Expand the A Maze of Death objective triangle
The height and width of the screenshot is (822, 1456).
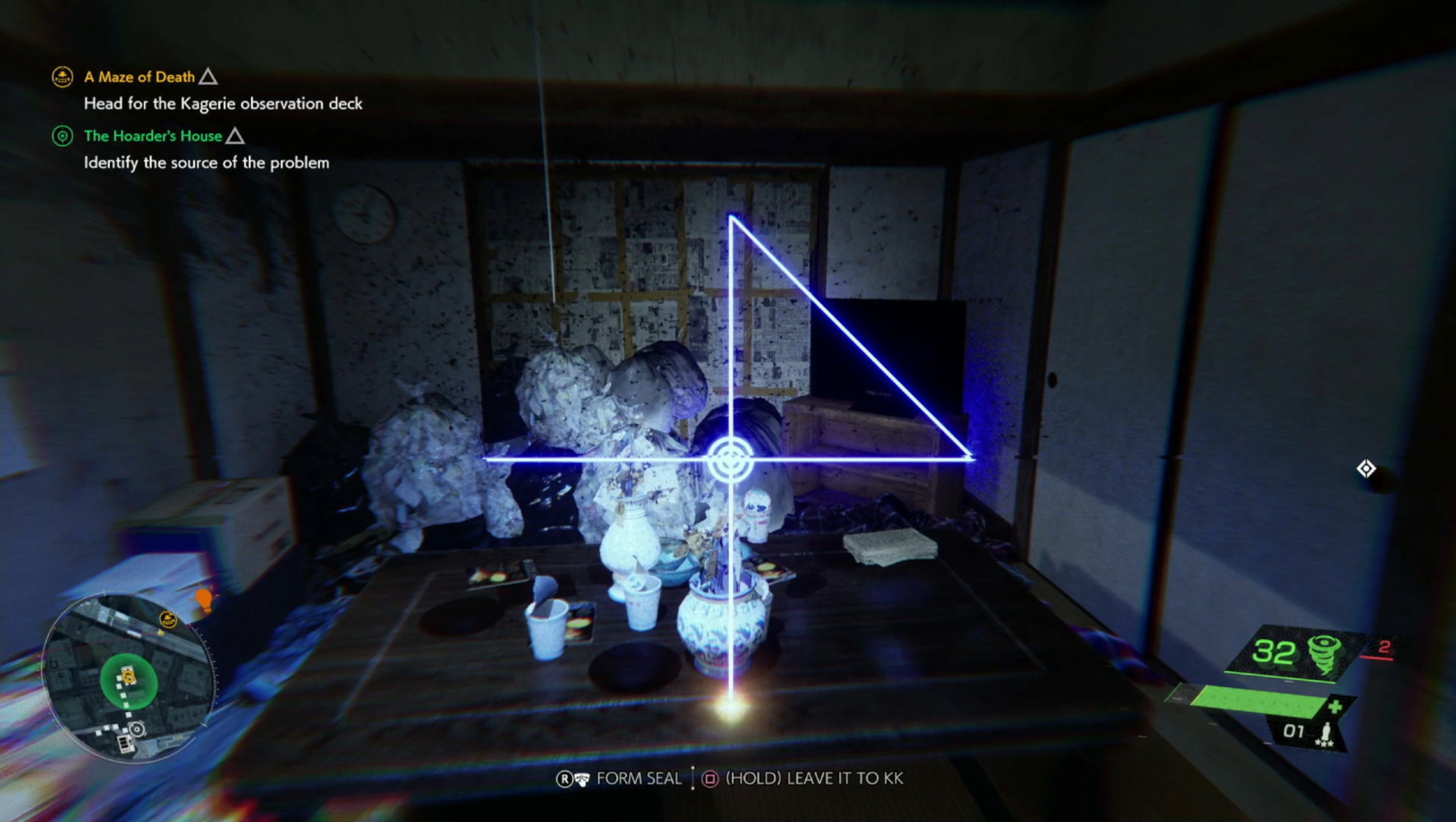tap(209, 76)
